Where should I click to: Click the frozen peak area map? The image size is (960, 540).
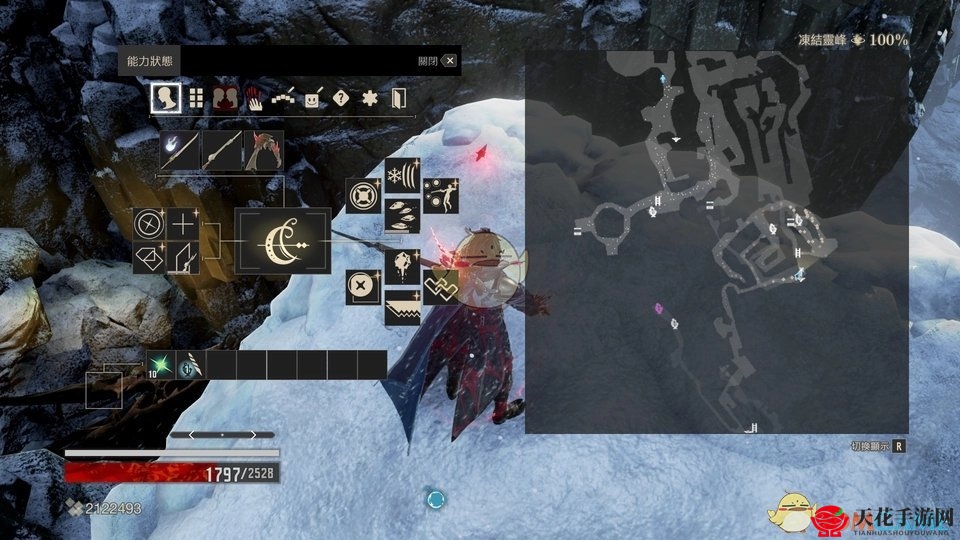point(716,242)
